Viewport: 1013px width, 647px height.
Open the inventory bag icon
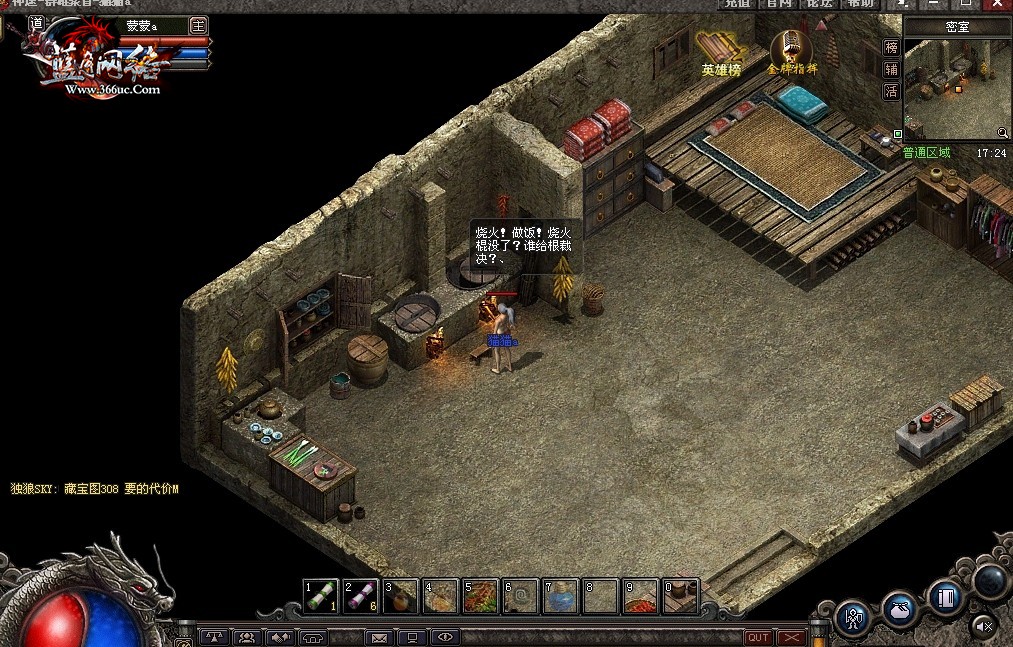click(x=899, y=607)
